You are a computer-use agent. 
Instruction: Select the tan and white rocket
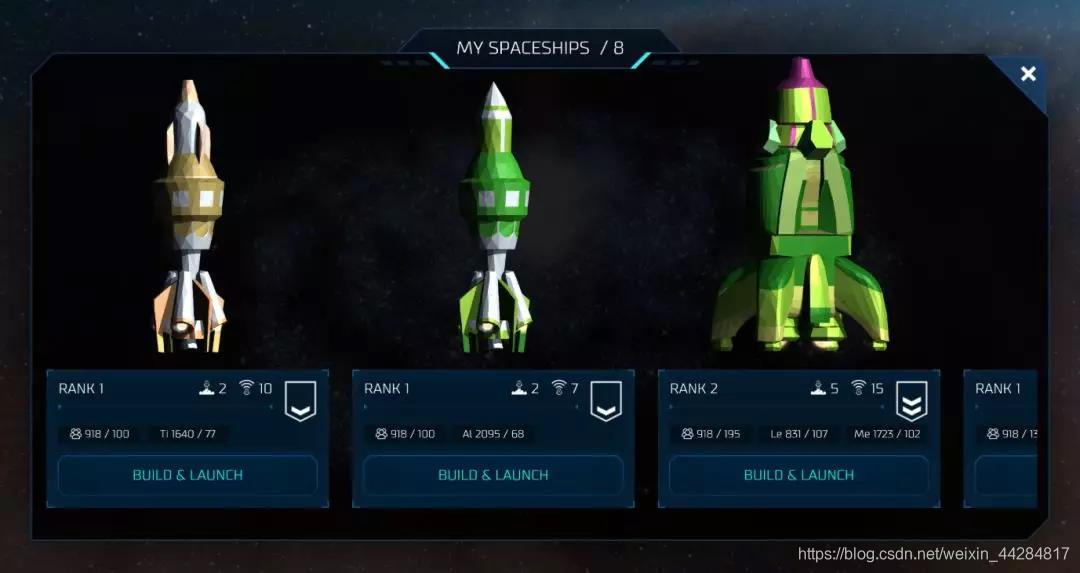[x=189, y=220]
